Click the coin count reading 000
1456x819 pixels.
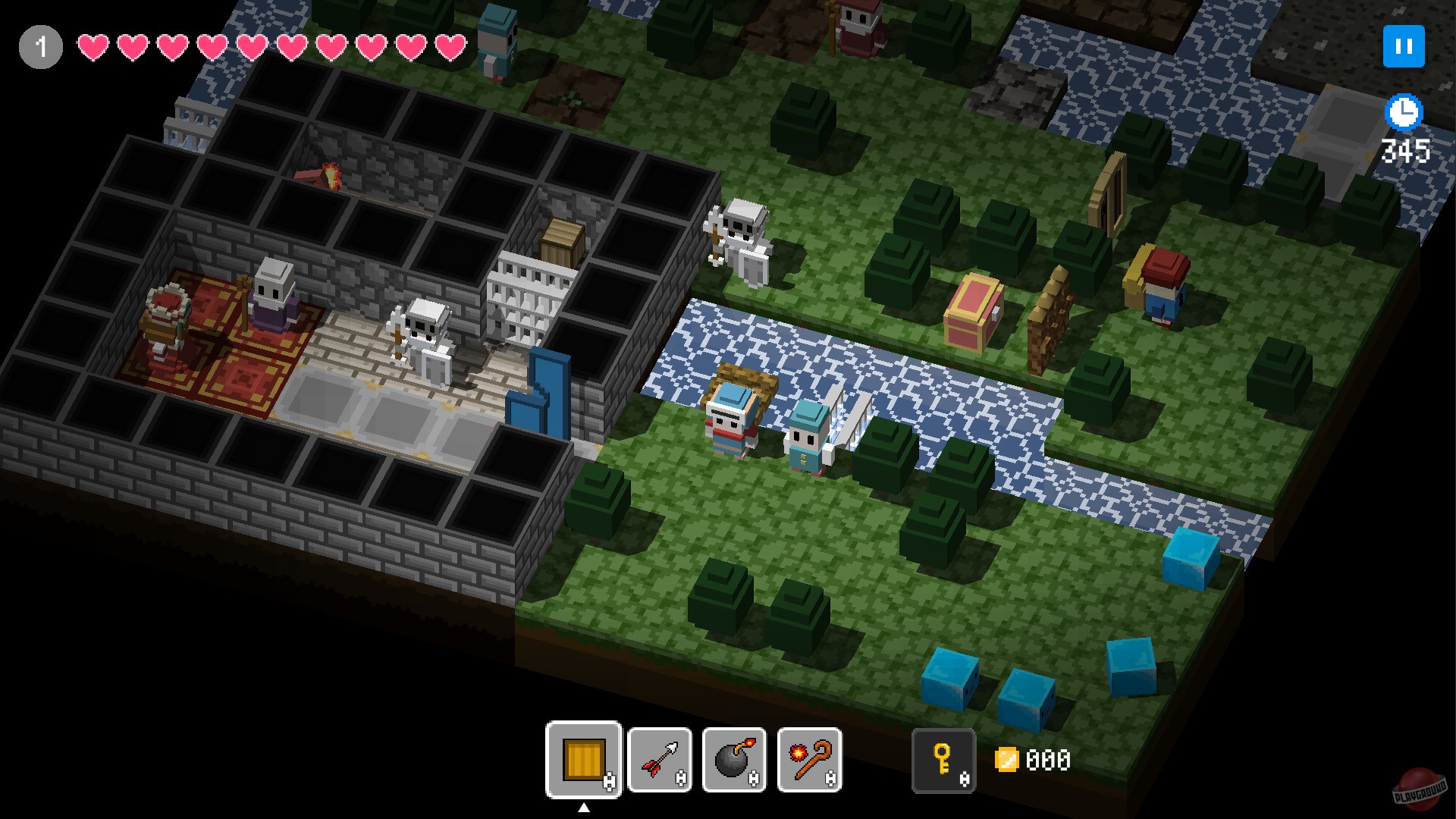1049,758
